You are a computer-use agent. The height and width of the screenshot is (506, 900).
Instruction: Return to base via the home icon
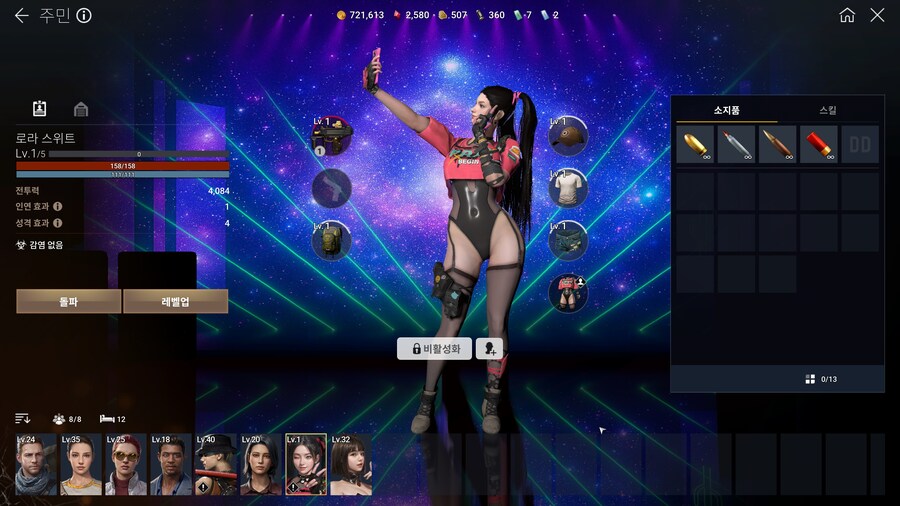coord(847,15)
